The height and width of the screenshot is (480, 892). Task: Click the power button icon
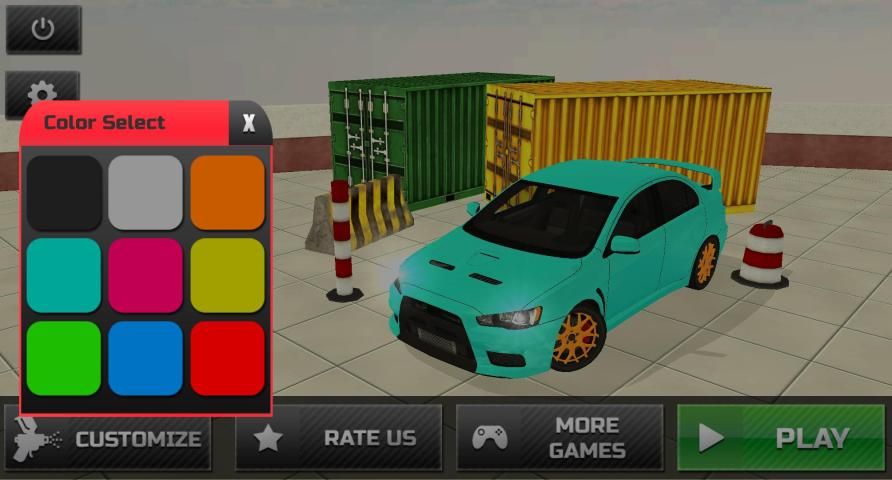(x=43, y=29)
